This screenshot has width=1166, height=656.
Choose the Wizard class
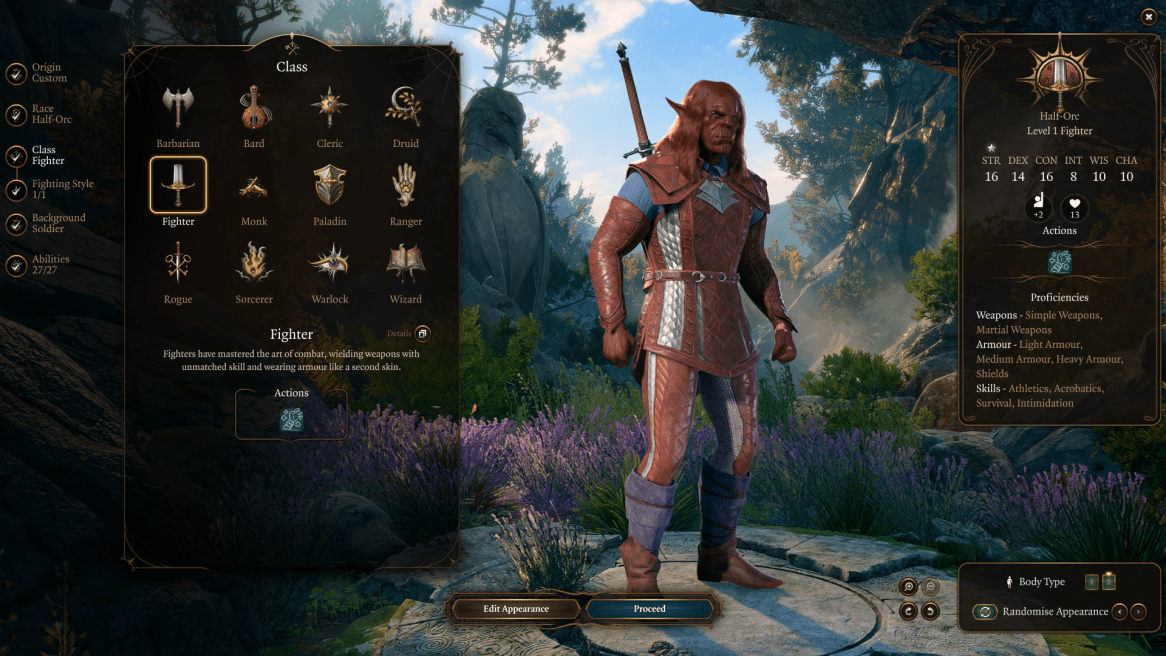[406, 264]
